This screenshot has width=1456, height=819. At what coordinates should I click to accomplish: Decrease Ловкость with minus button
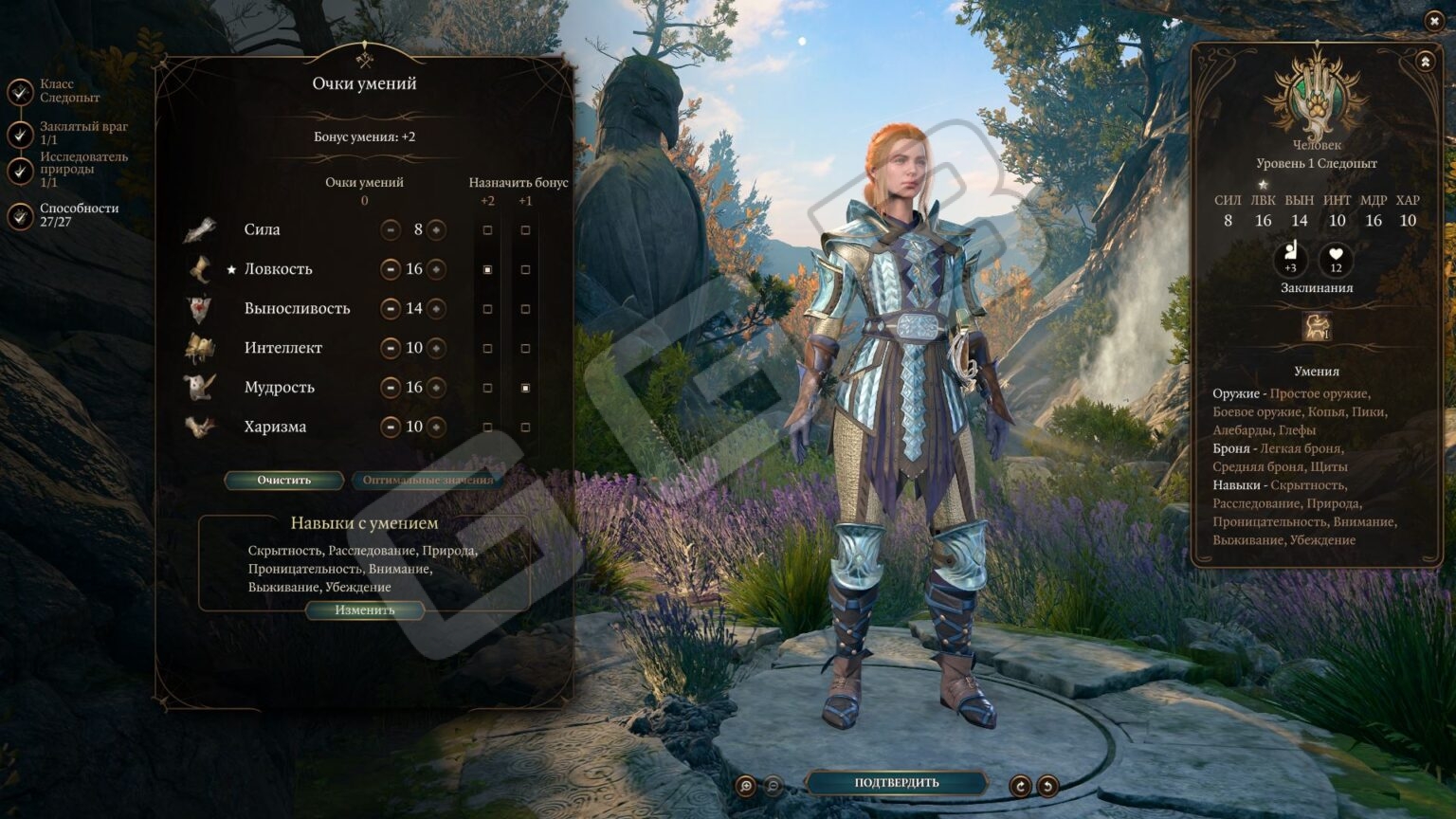tap(391, 270)
